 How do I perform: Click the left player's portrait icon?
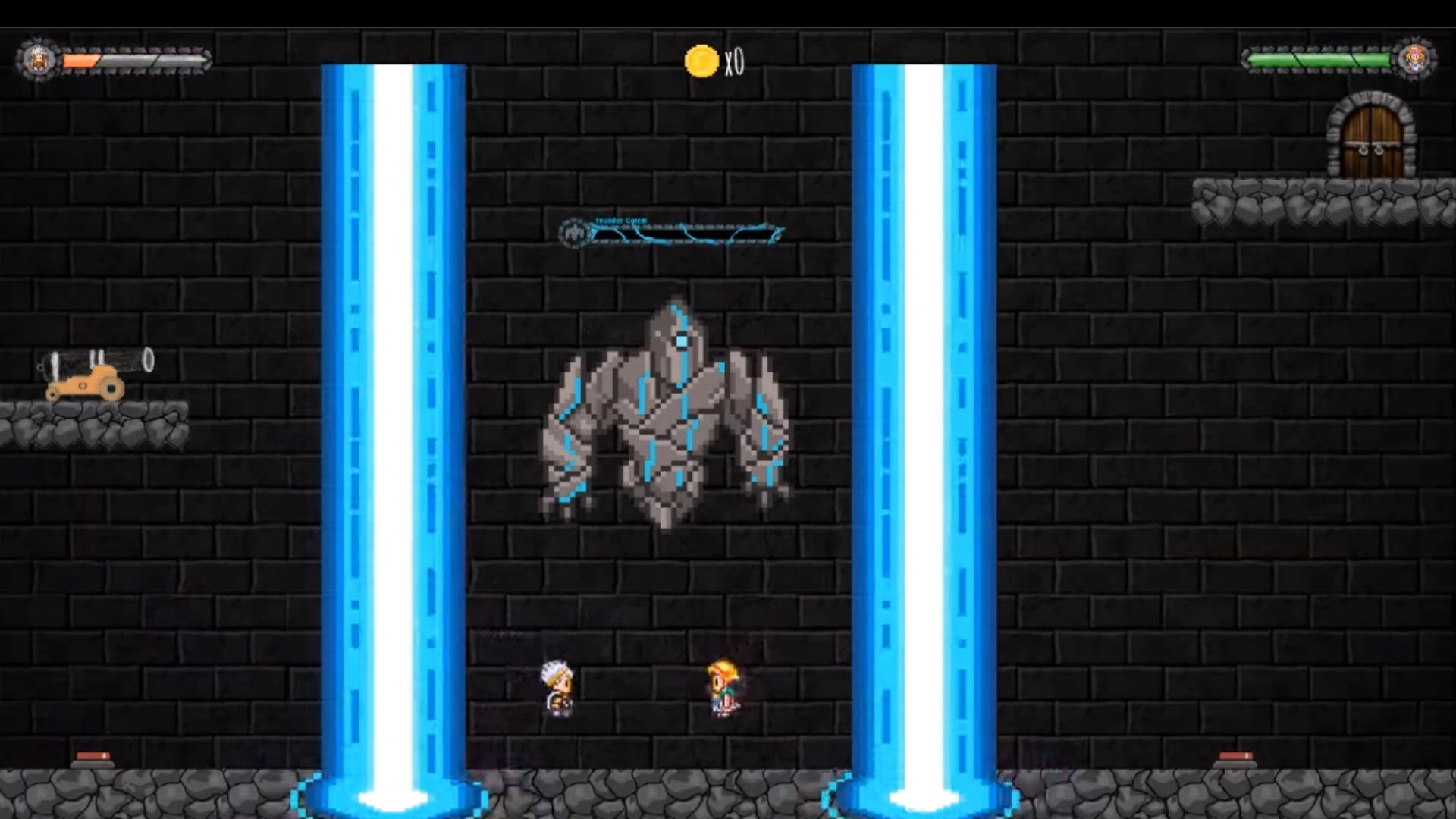tap(38, 60)
